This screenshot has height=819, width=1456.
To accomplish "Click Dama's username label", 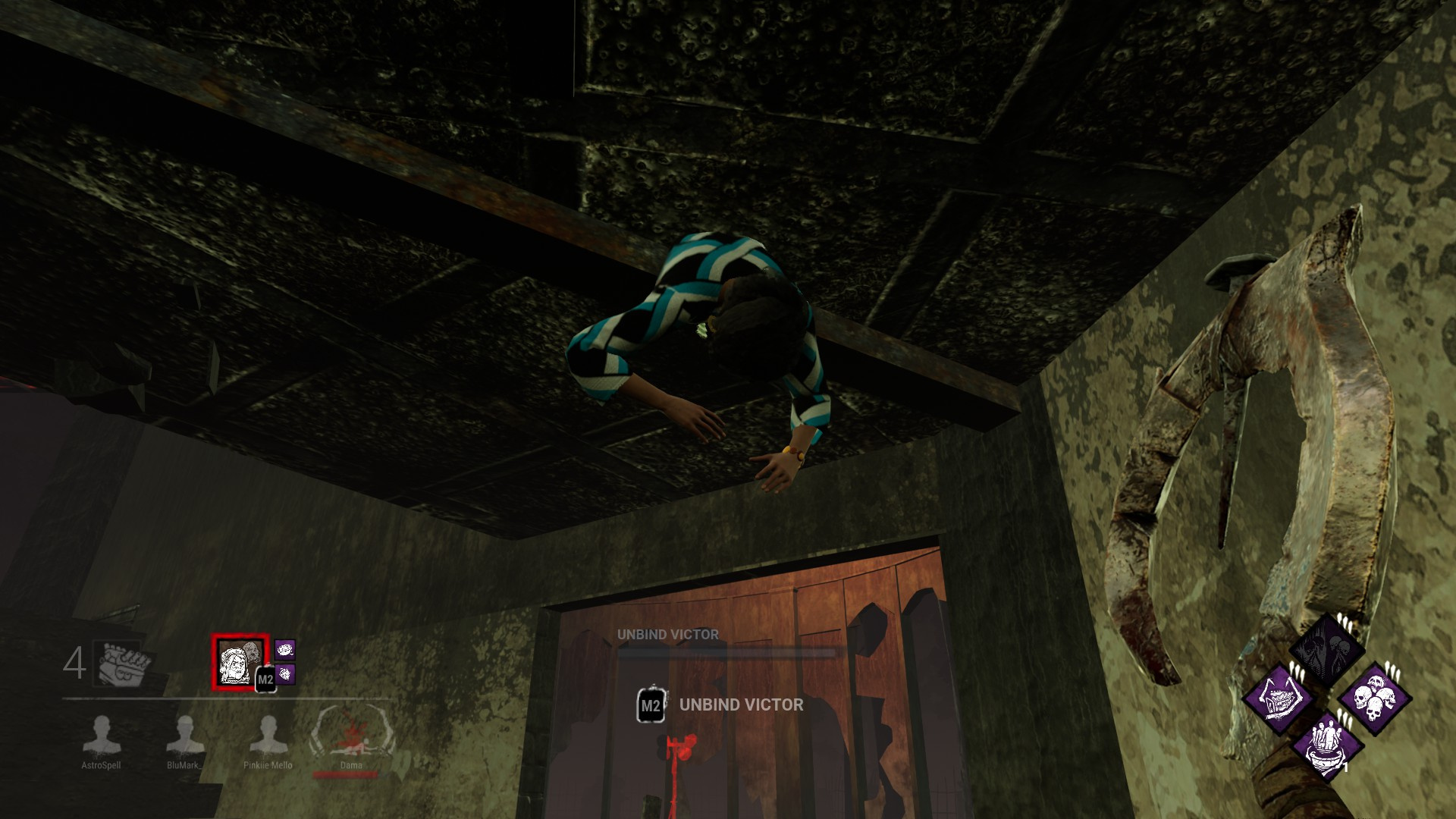I will [351, 765].
